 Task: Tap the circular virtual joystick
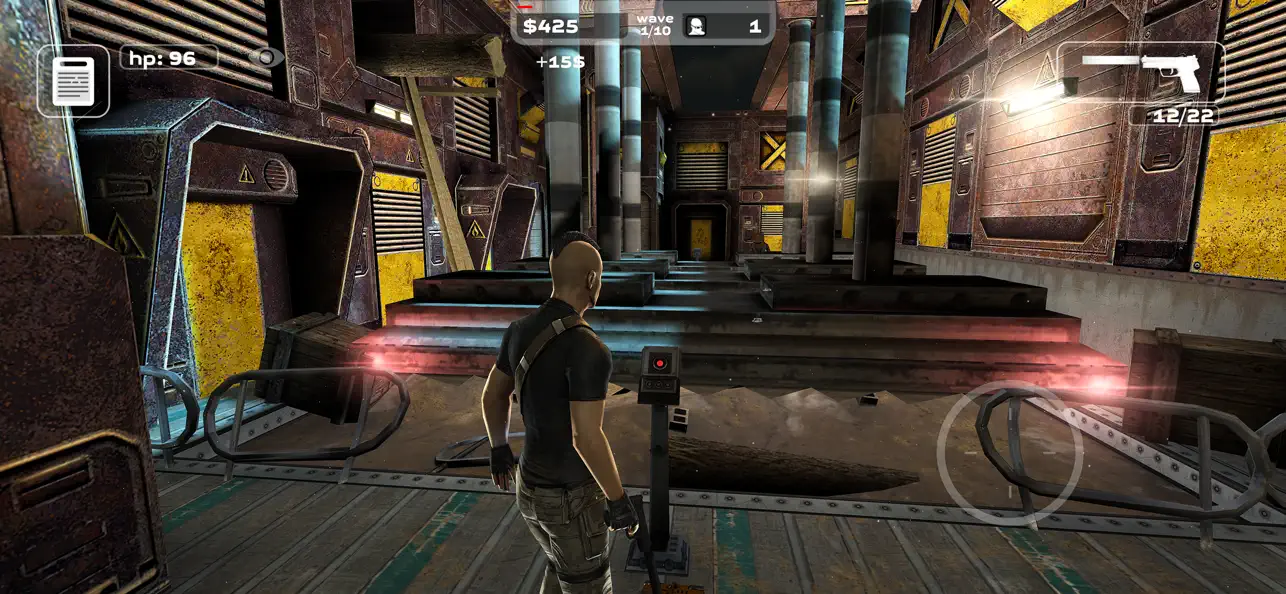pos(1010,453)
